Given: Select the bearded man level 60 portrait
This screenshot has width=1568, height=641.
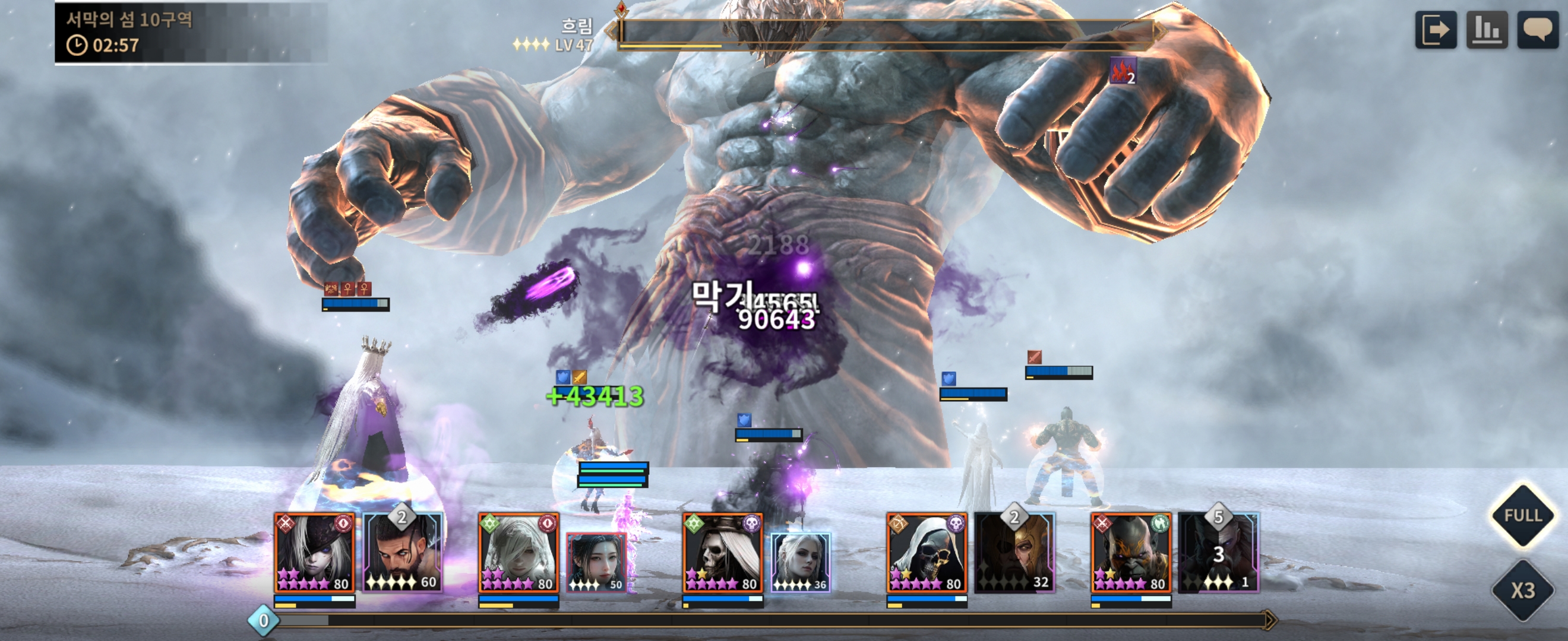Looking at the screenshot, I should 402,553.
